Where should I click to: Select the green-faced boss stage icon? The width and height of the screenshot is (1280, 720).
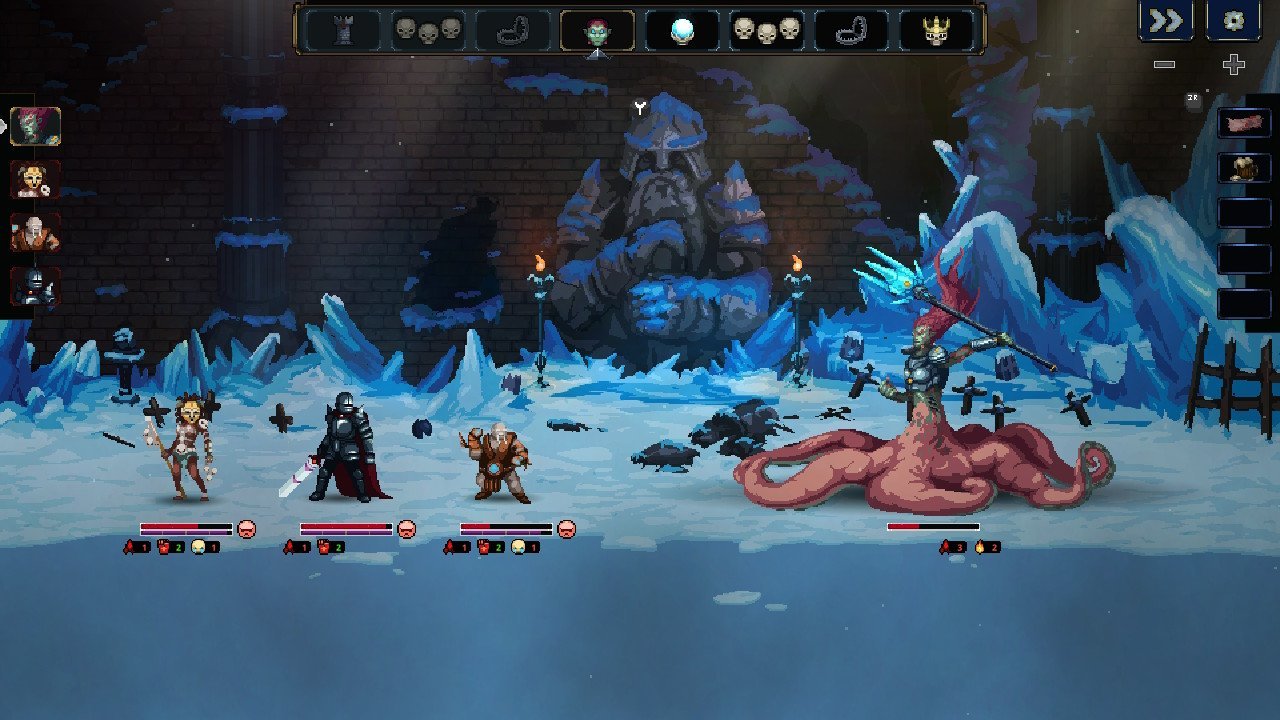coord(597,30)
